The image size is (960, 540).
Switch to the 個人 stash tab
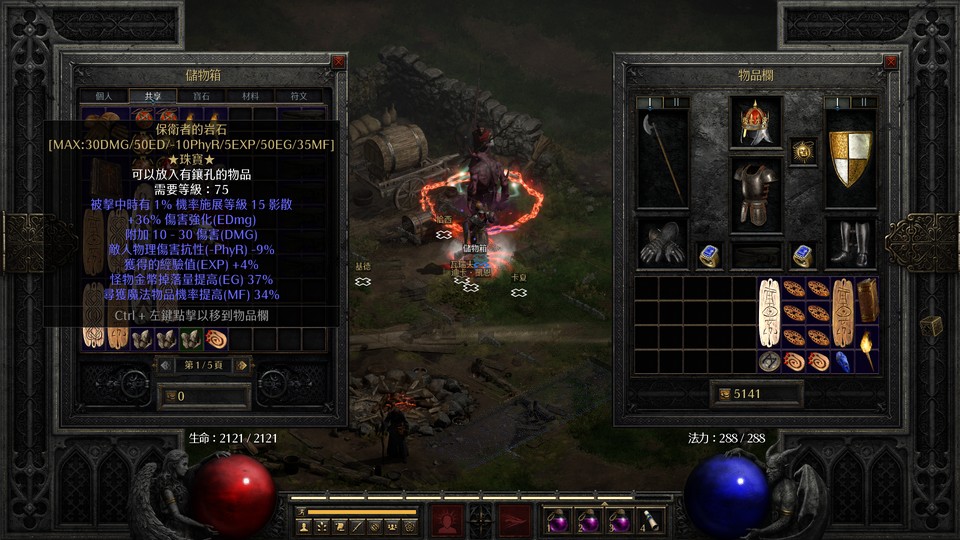(x=104, y=96)
